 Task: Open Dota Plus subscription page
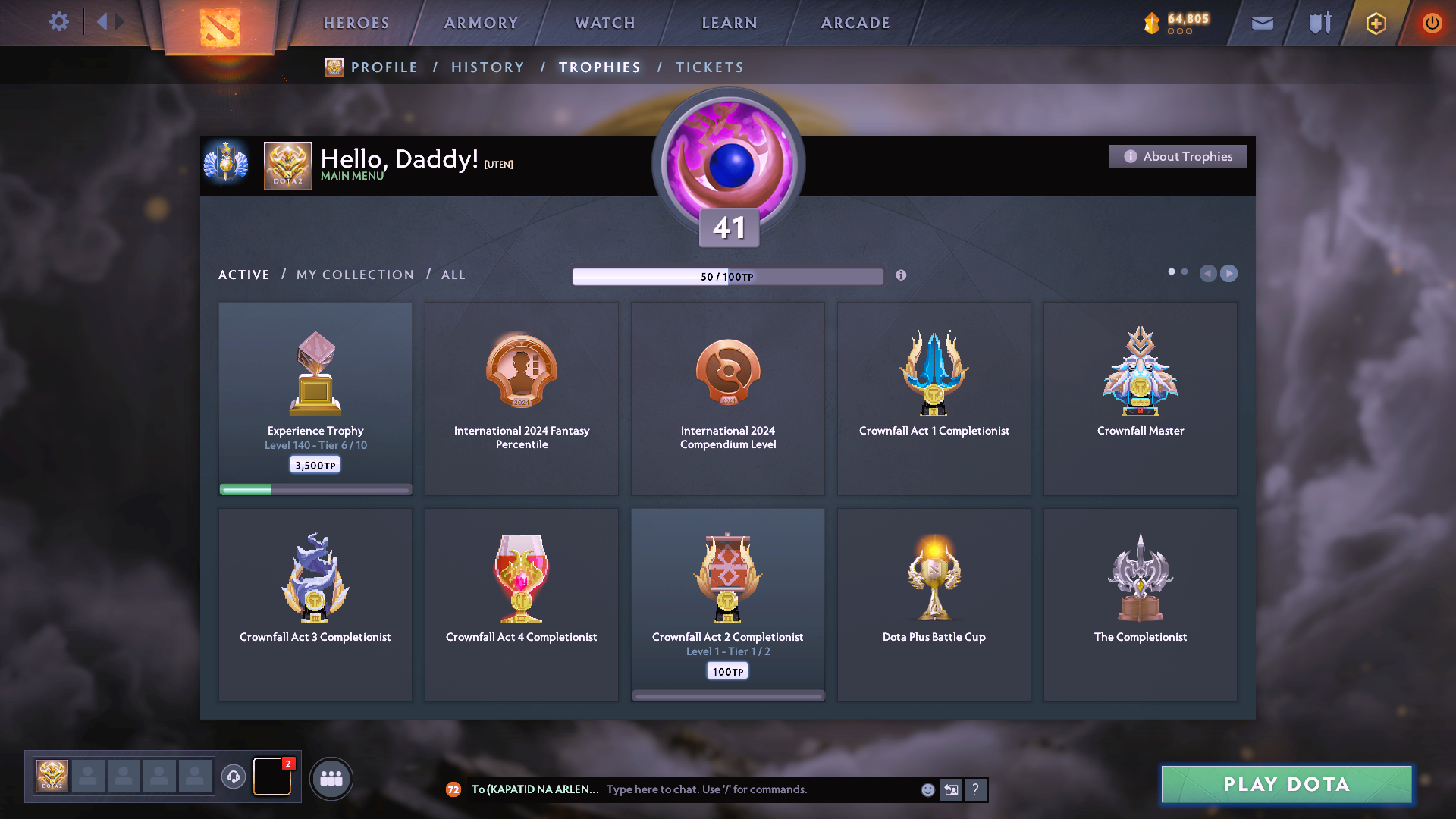pos(1375,23)
